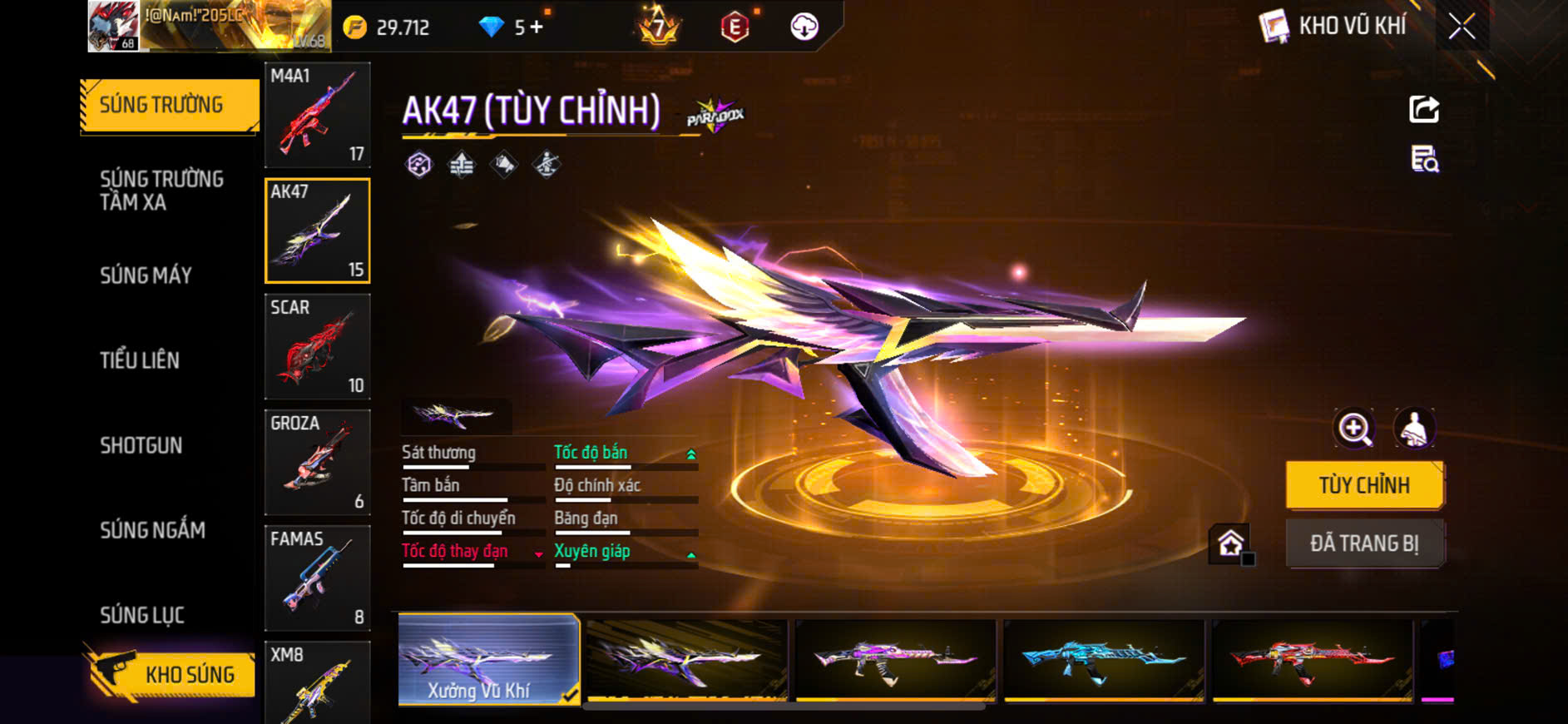Pick the red AK47 skin thumbnail
This screenshot has width=1568, height=724.
1312,659
